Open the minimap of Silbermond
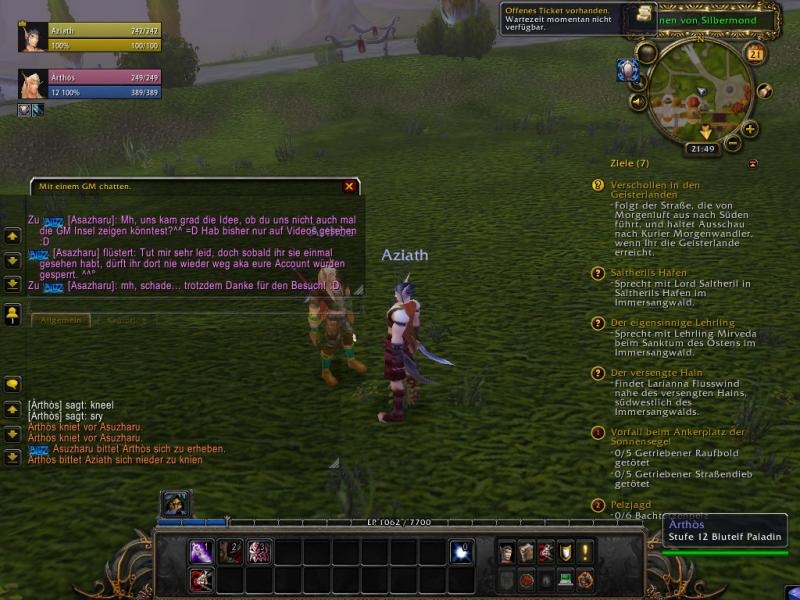The image size is (800, 600). pyautogui.click(x=700, y=94)
